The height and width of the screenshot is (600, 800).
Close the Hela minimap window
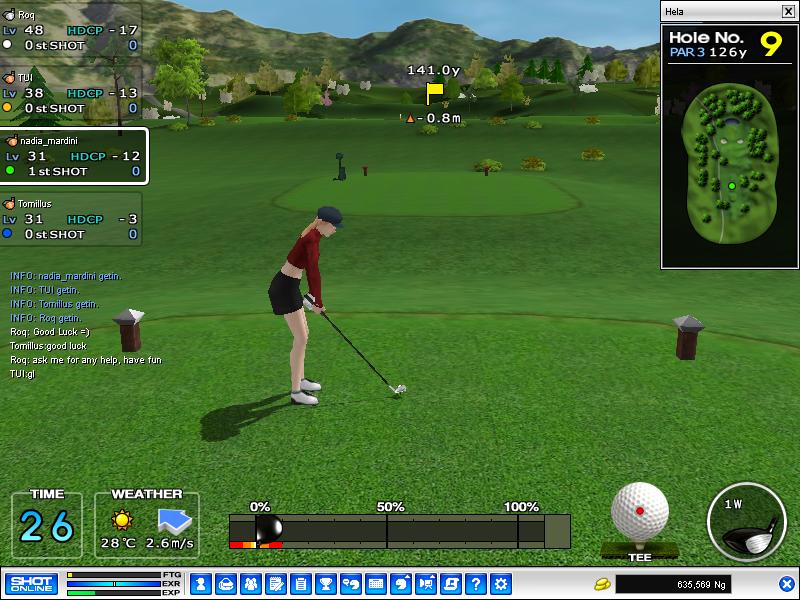(788, 11)
